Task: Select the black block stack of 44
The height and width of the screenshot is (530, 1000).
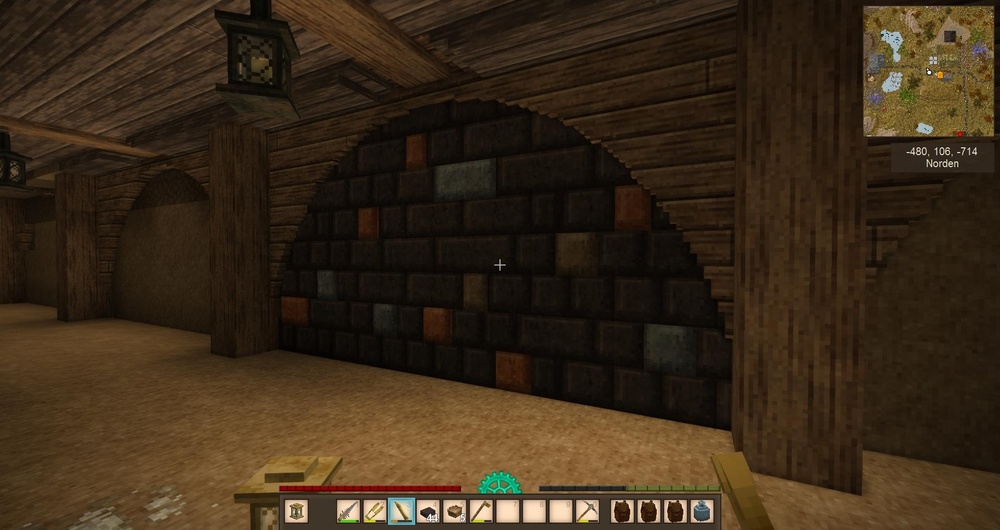Action: (x=428, y=512)
